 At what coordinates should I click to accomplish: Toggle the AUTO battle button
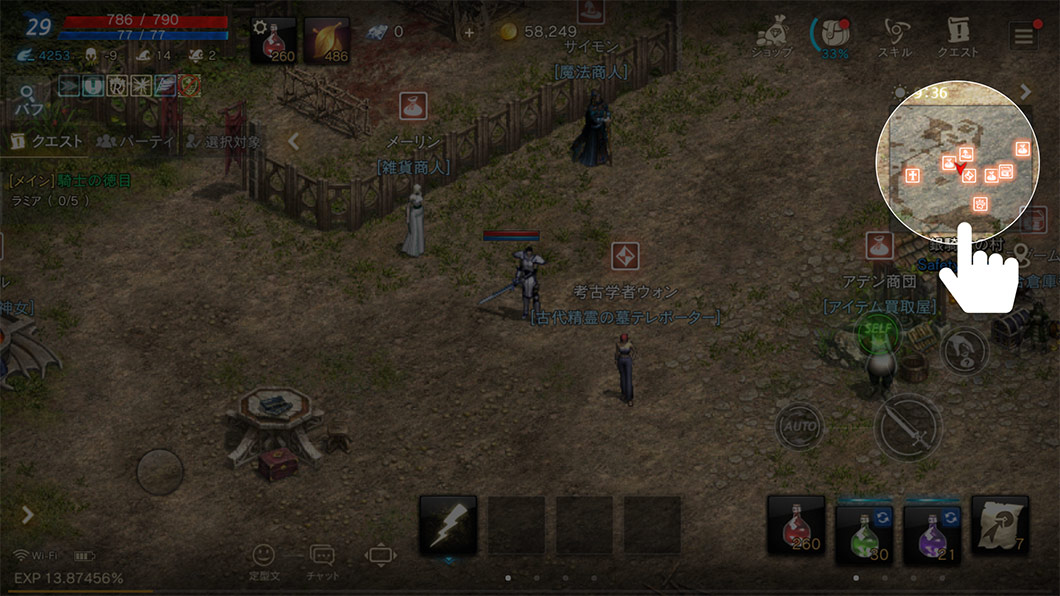tap(799, 427)
